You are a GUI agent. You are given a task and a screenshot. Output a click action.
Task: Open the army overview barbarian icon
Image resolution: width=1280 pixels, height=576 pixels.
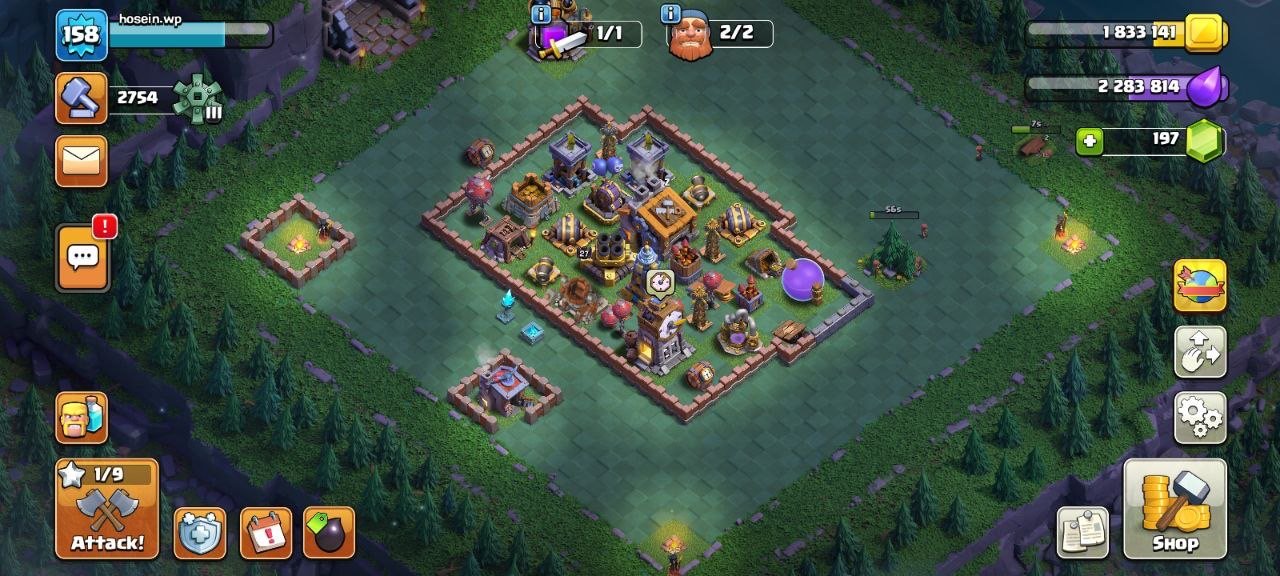pyautogui.click(x=81, y=417)
